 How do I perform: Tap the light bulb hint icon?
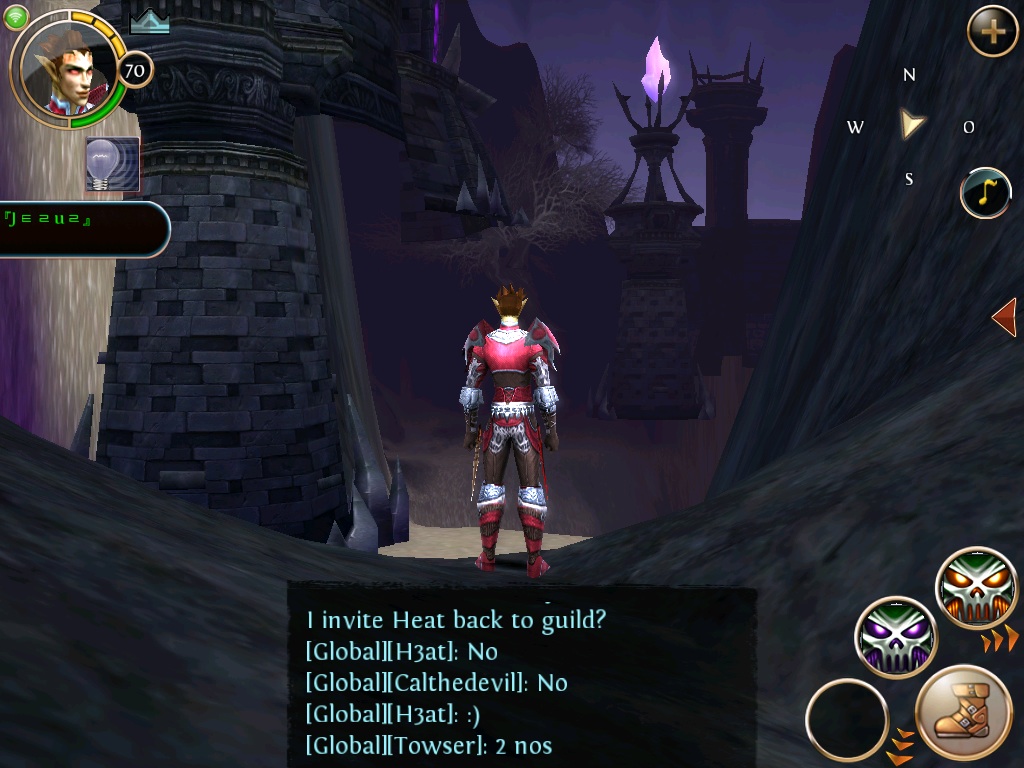click(112, 164)
